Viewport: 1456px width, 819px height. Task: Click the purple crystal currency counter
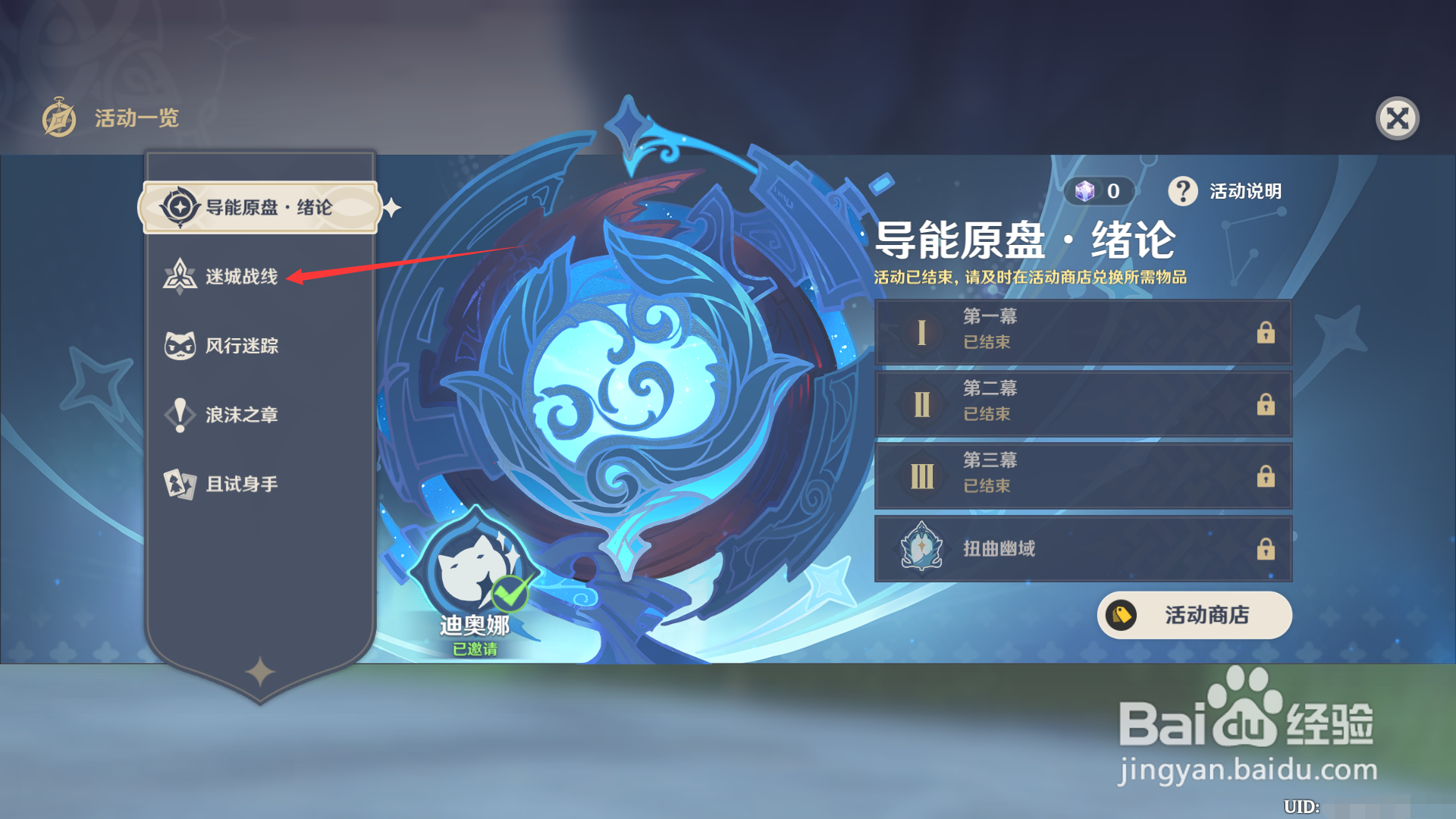pyautogui.click(x=1100, y=191)
